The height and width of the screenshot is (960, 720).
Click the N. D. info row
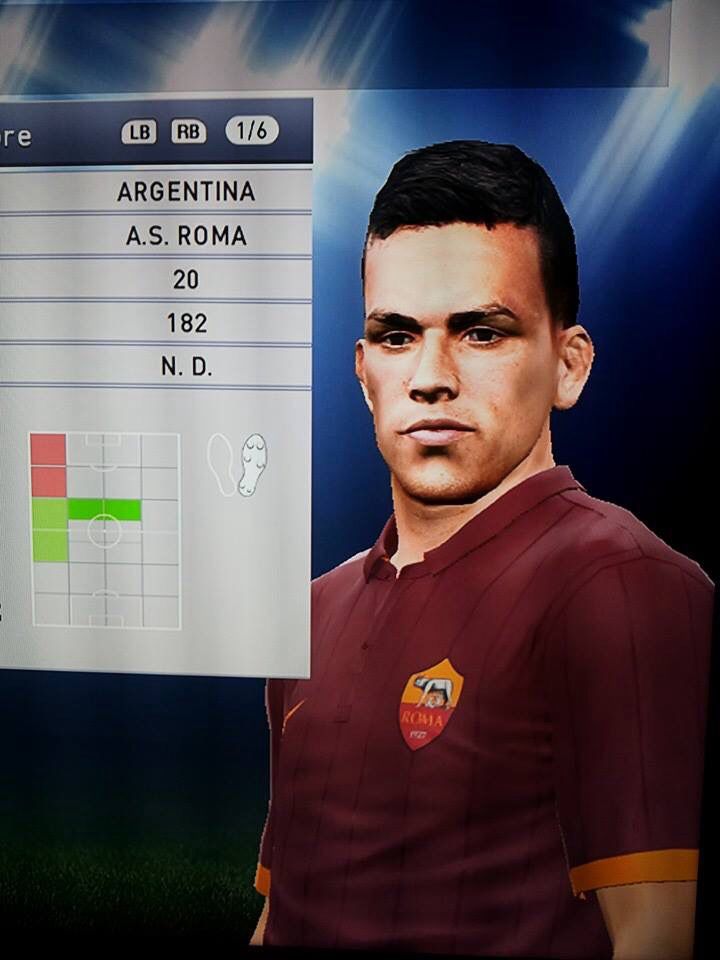[x=186, y=367]
